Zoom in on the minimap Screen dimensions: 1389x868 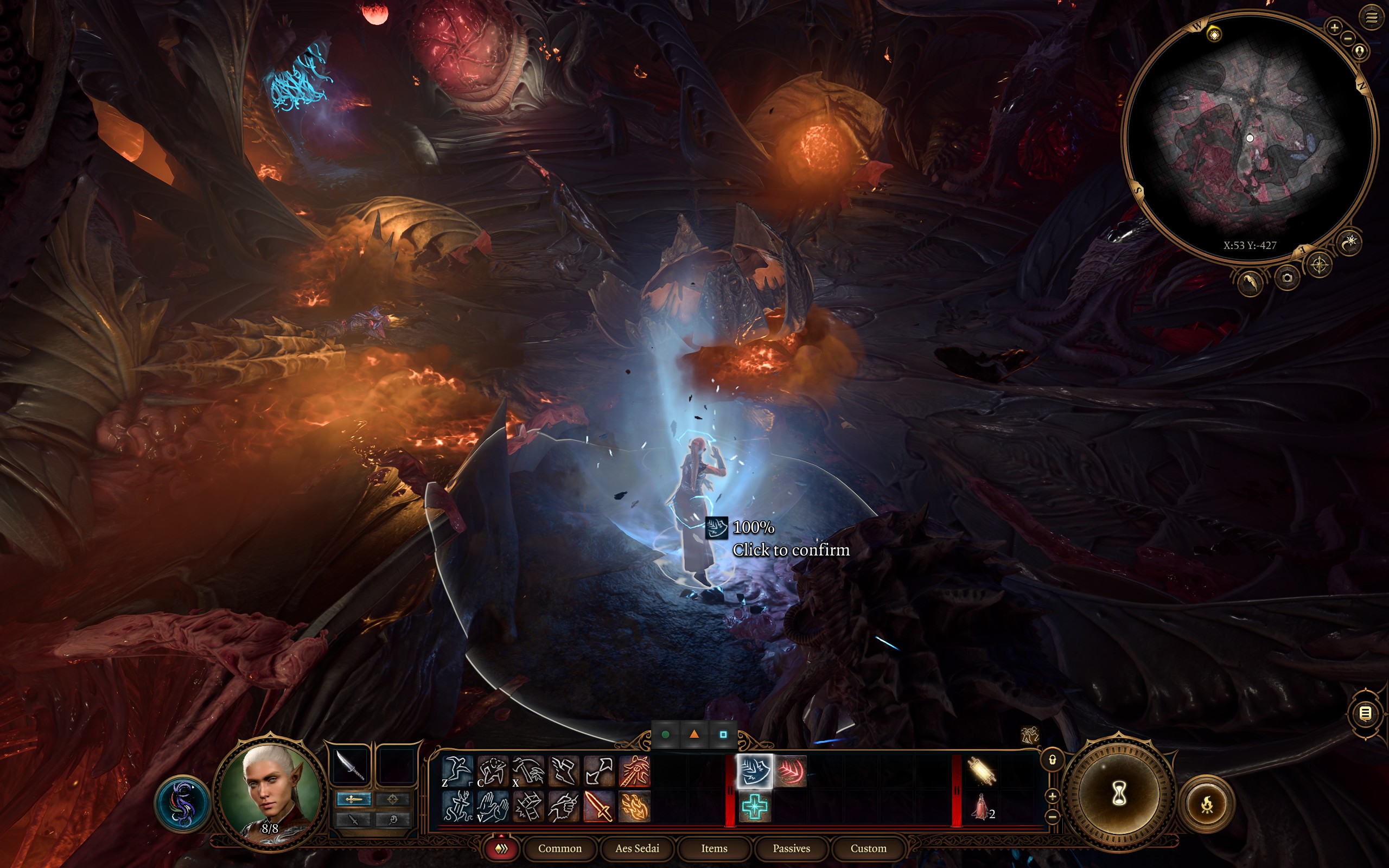[1335, 27]
